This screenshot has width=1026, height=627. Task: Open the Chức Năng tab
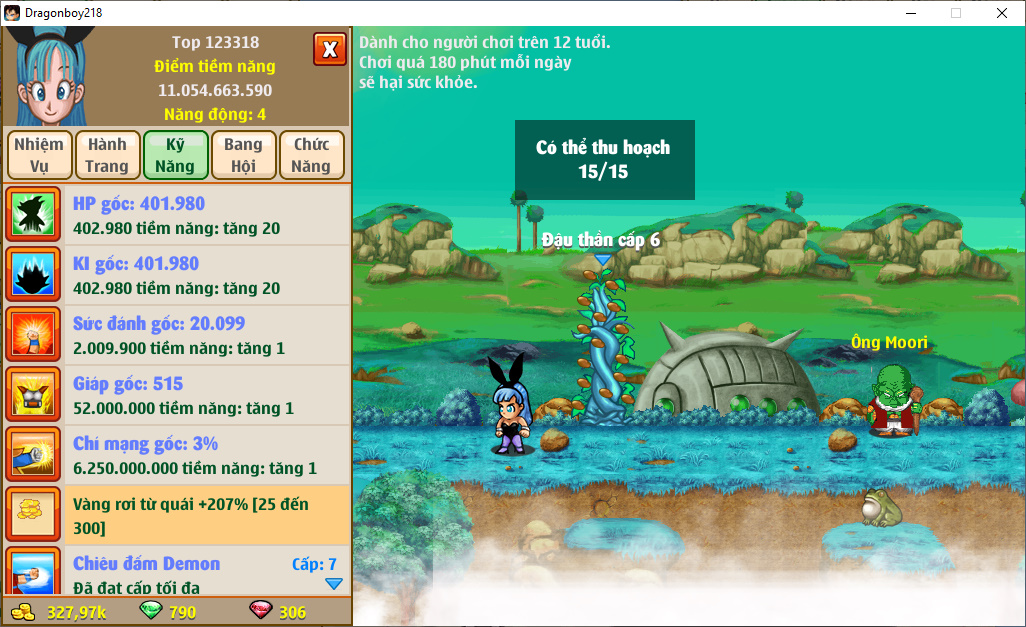311,155
